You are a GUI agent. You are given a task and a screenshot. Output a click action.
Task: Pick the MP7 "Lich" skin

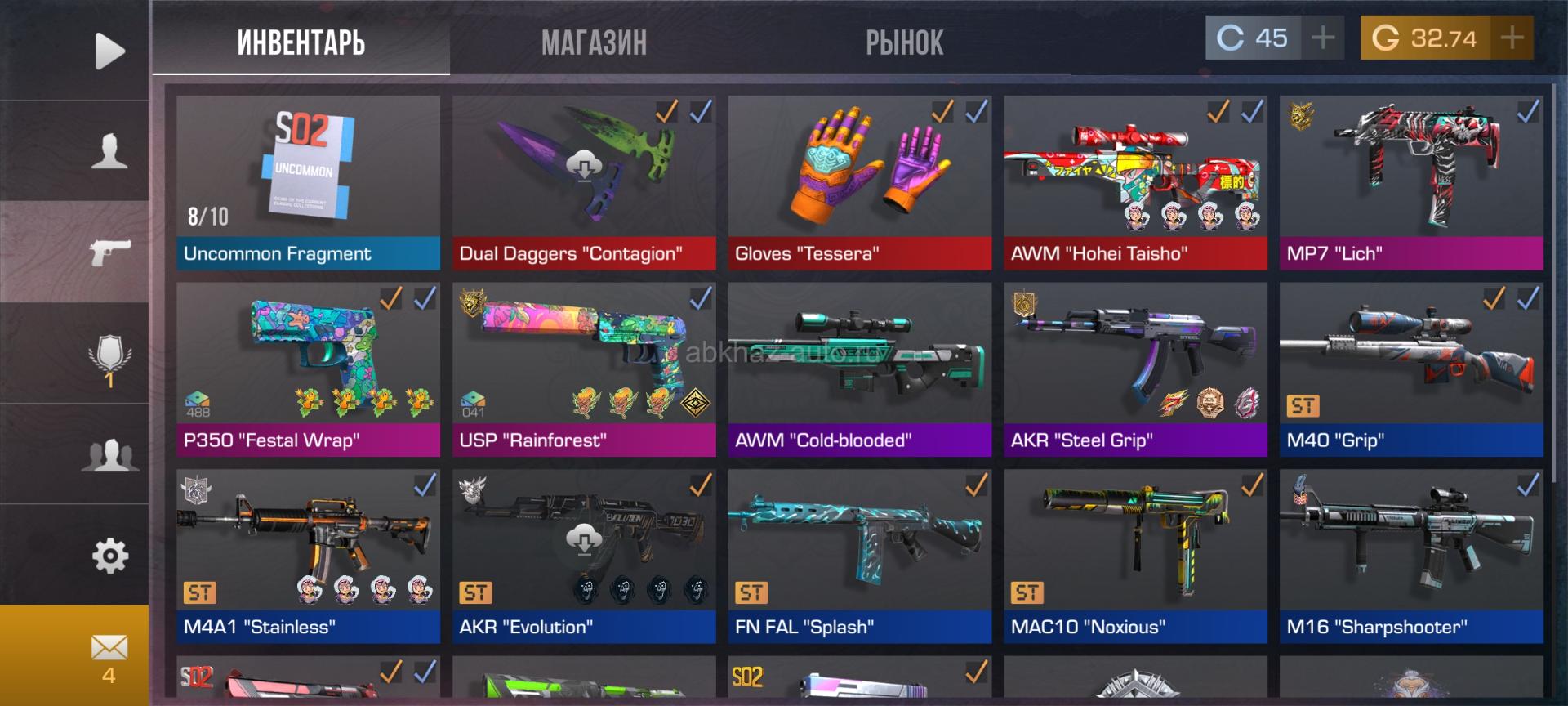pyautogui.click(x=1410, y=182)
